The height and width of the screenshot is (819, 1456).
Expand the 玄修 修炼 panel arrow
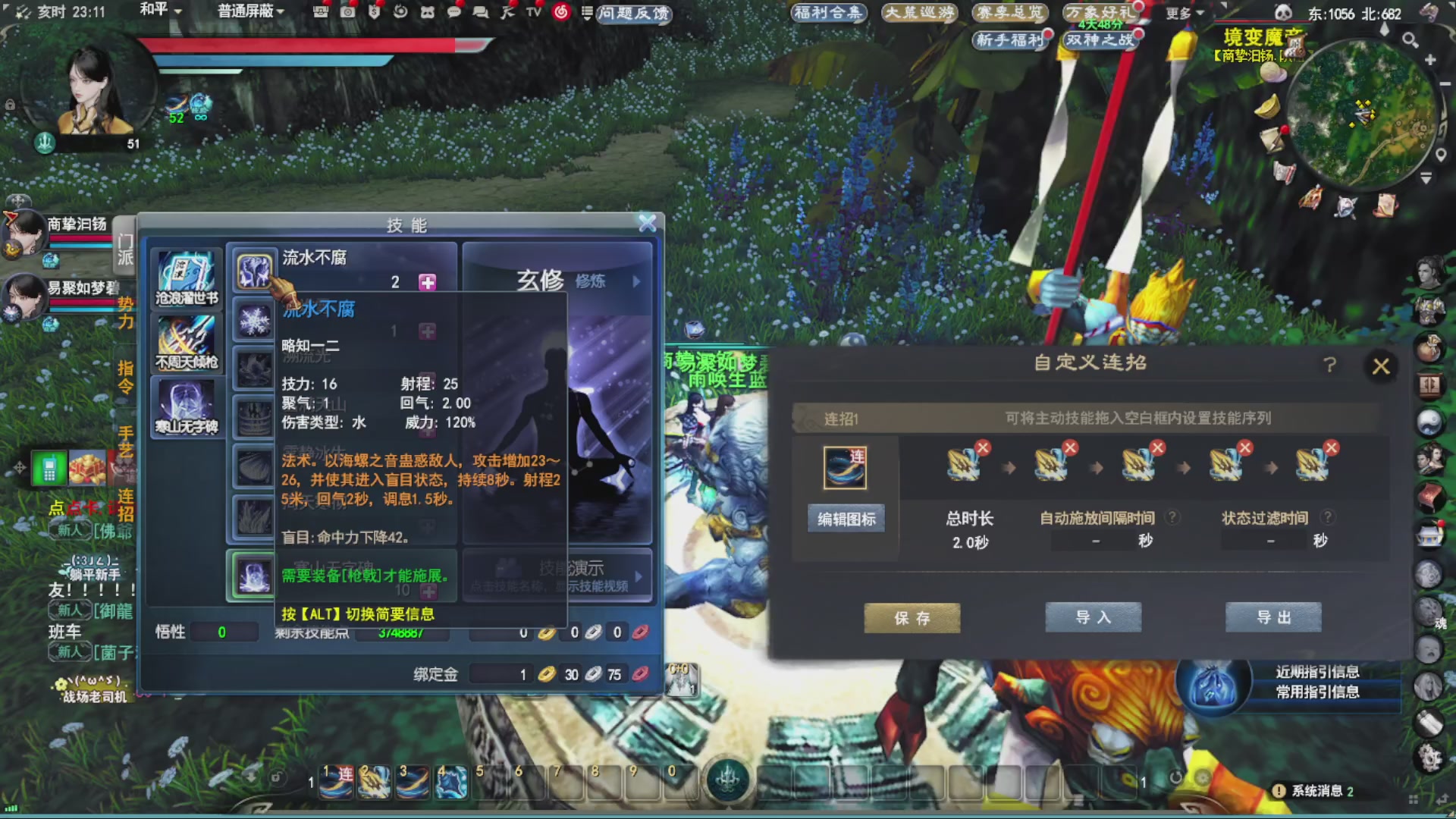(x=637, y=281)
